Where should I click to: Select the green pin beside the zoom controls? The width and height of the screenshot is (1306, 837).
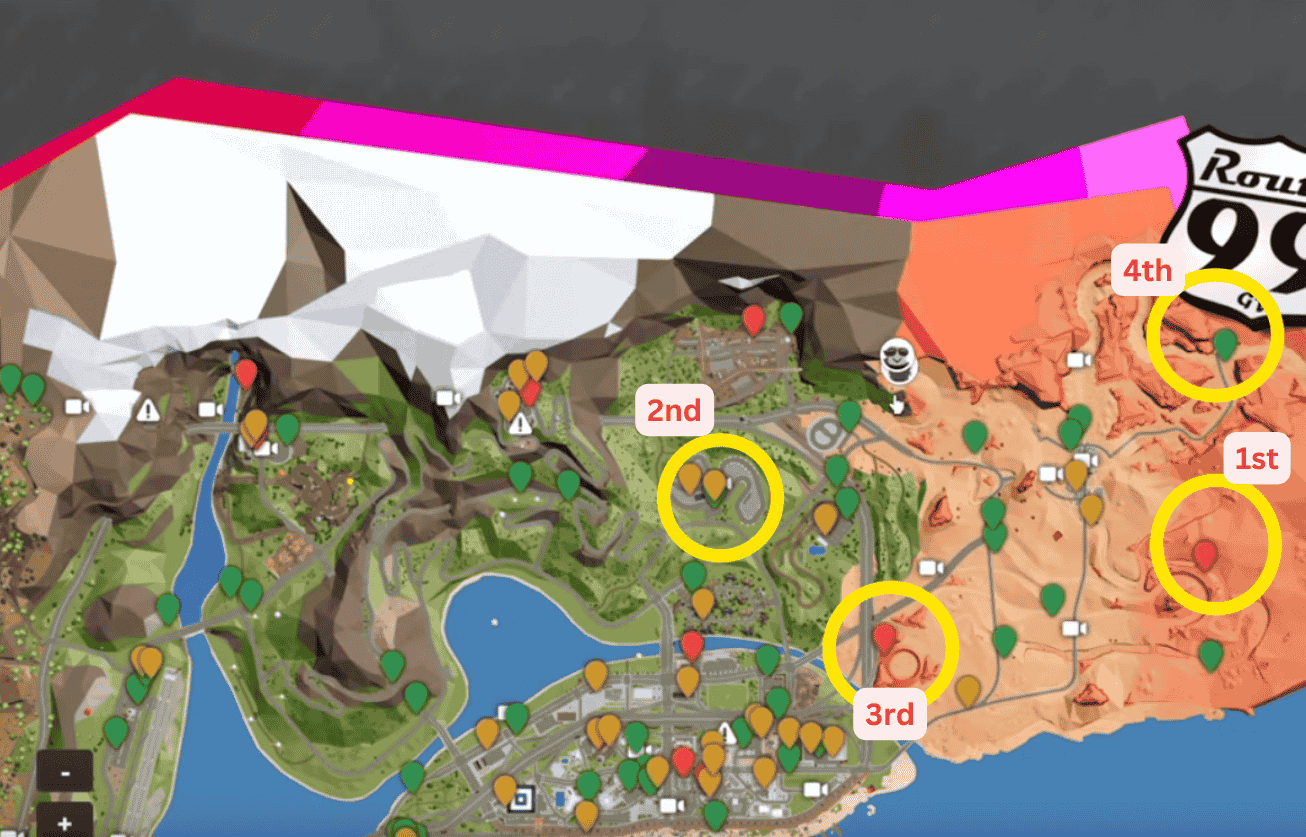tap(115, 731)
